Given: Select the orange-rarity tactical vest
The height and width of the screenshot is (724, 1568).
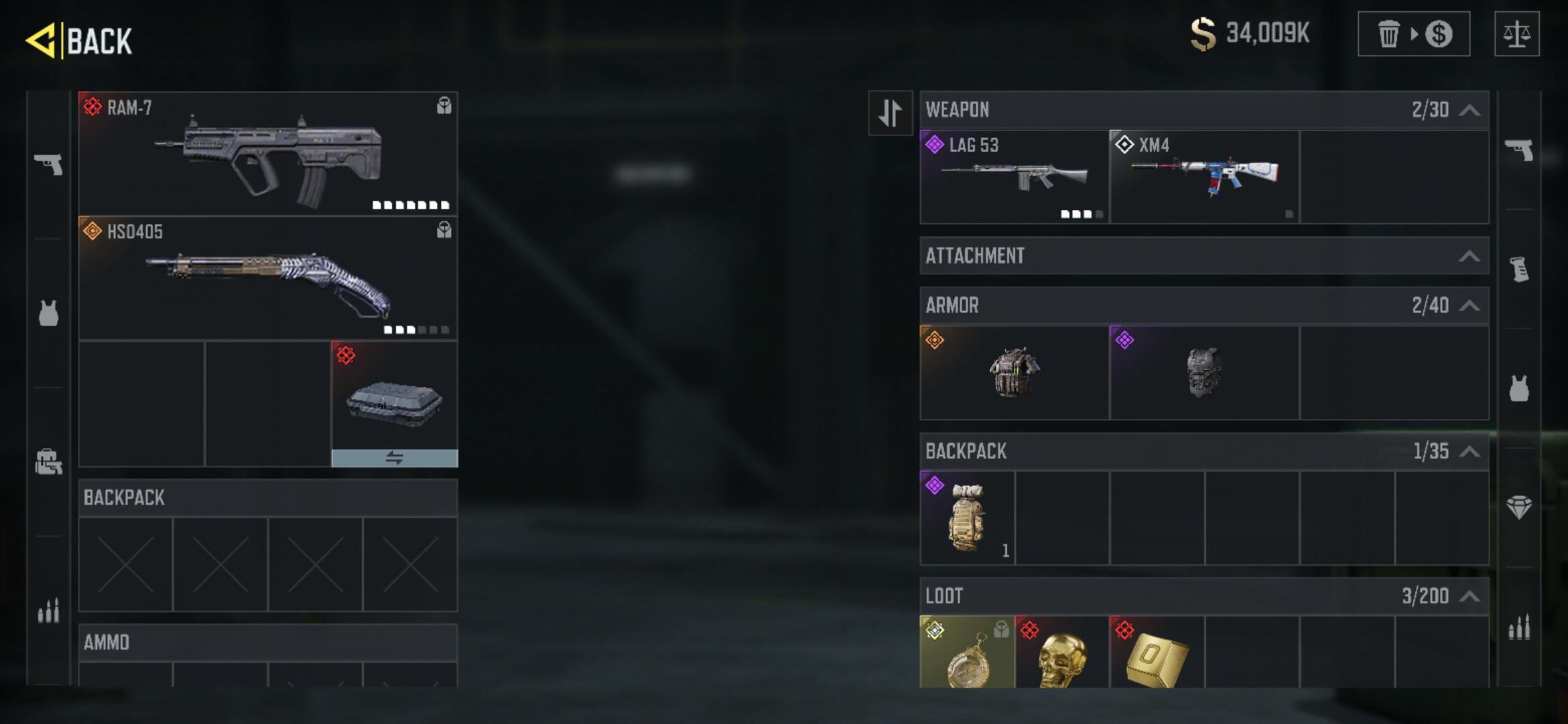Looking at the screenshot, I should [1014, 373].
